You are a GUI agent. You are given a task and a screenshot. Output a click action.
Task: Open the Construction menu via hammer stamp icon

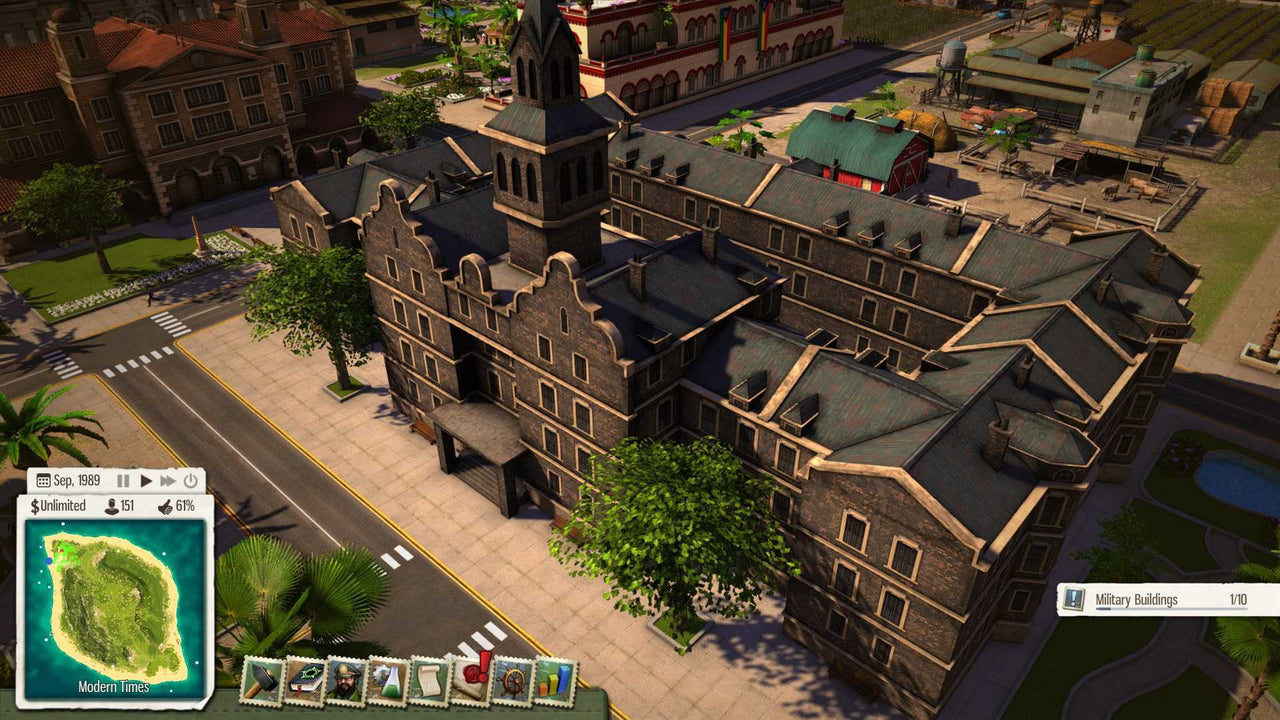click(x=262, y=686)
